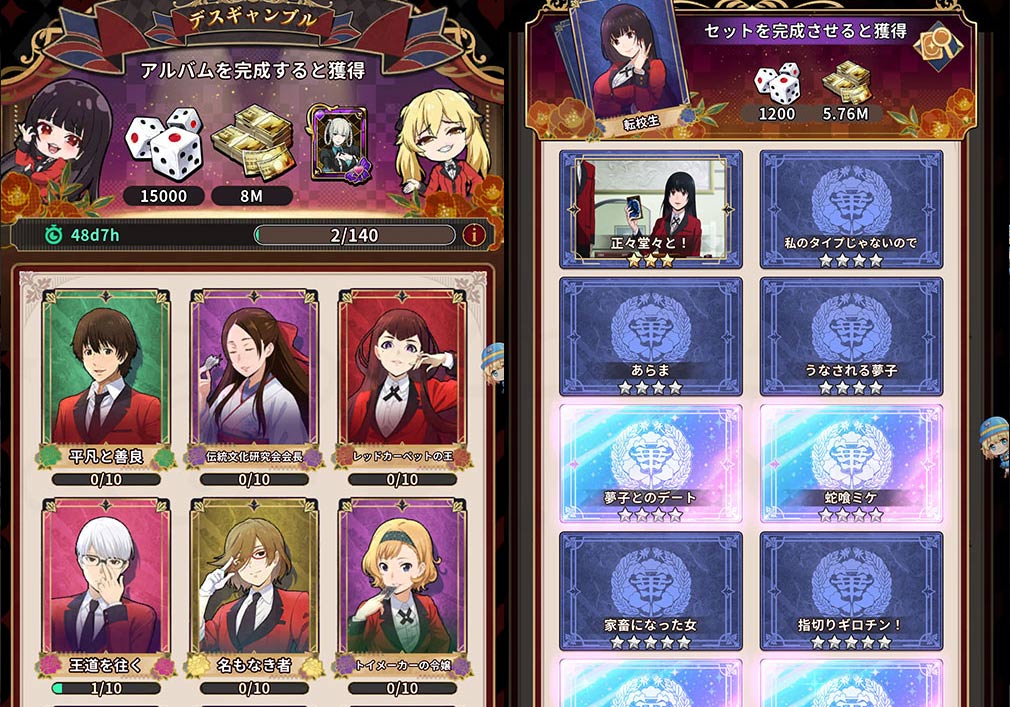Choose the glowing 夢子とのデート card

coord(651,463)
